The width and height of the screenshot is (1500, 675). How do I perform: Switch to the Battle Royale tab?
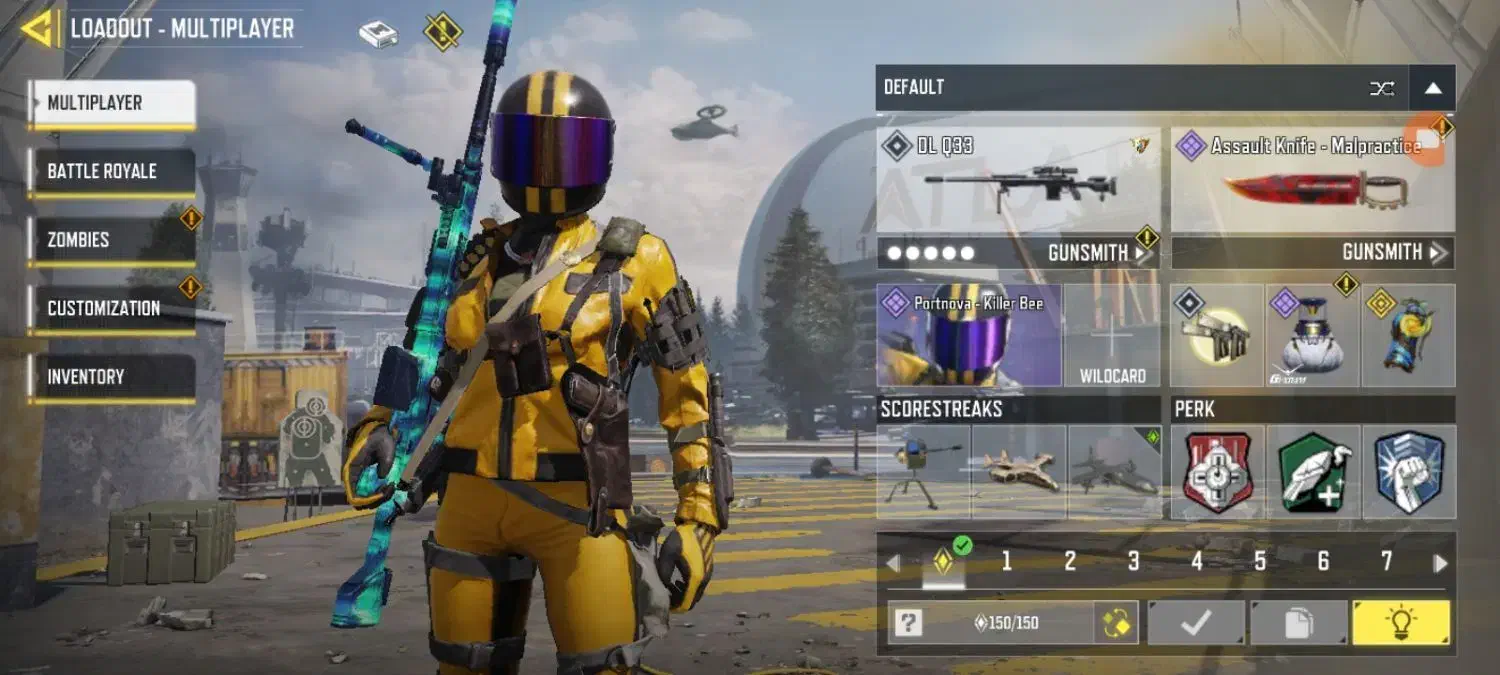pos(112,172)
